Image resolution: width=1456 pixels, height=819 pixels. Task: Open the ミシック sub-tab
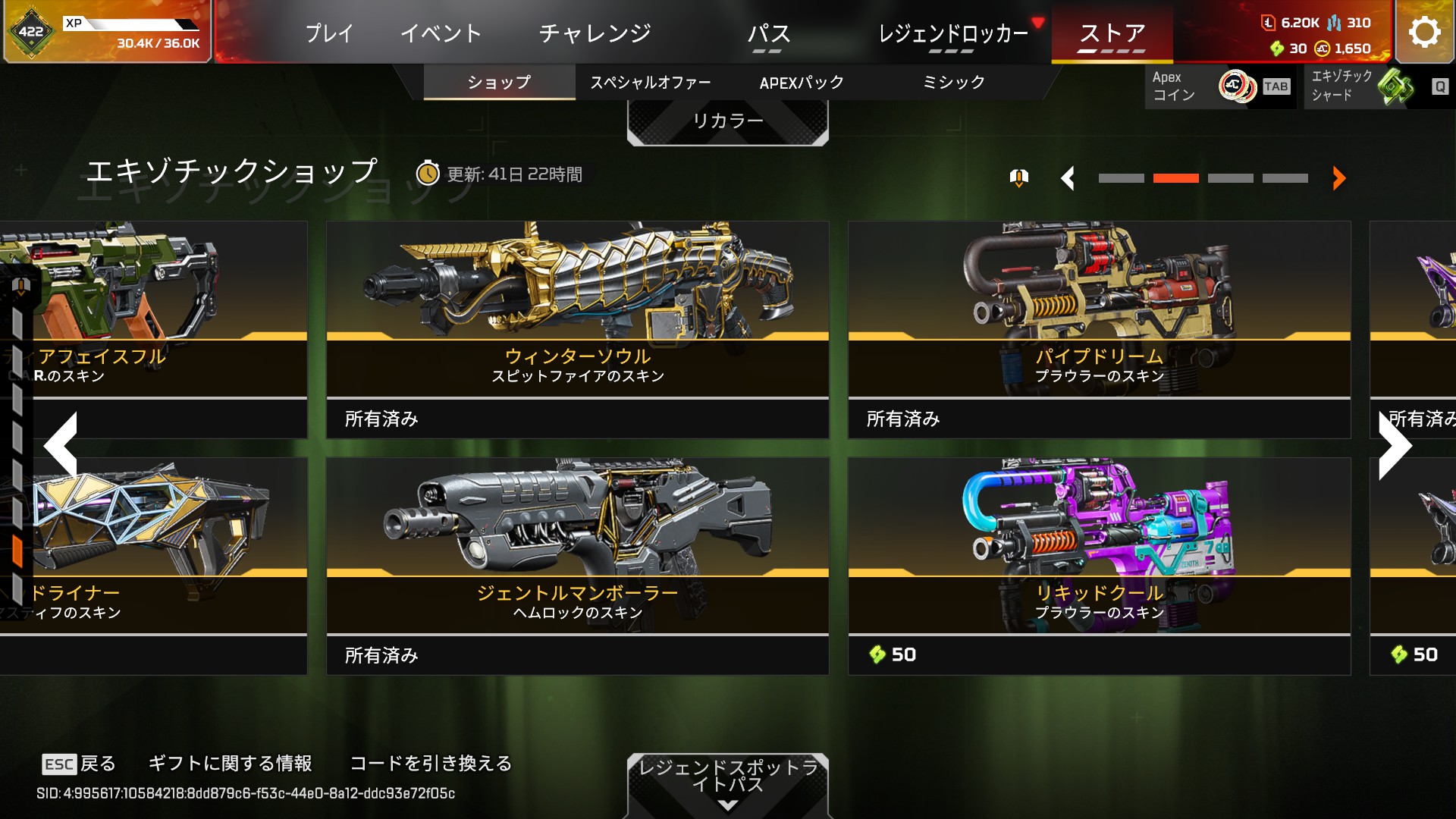pos(953,82)
